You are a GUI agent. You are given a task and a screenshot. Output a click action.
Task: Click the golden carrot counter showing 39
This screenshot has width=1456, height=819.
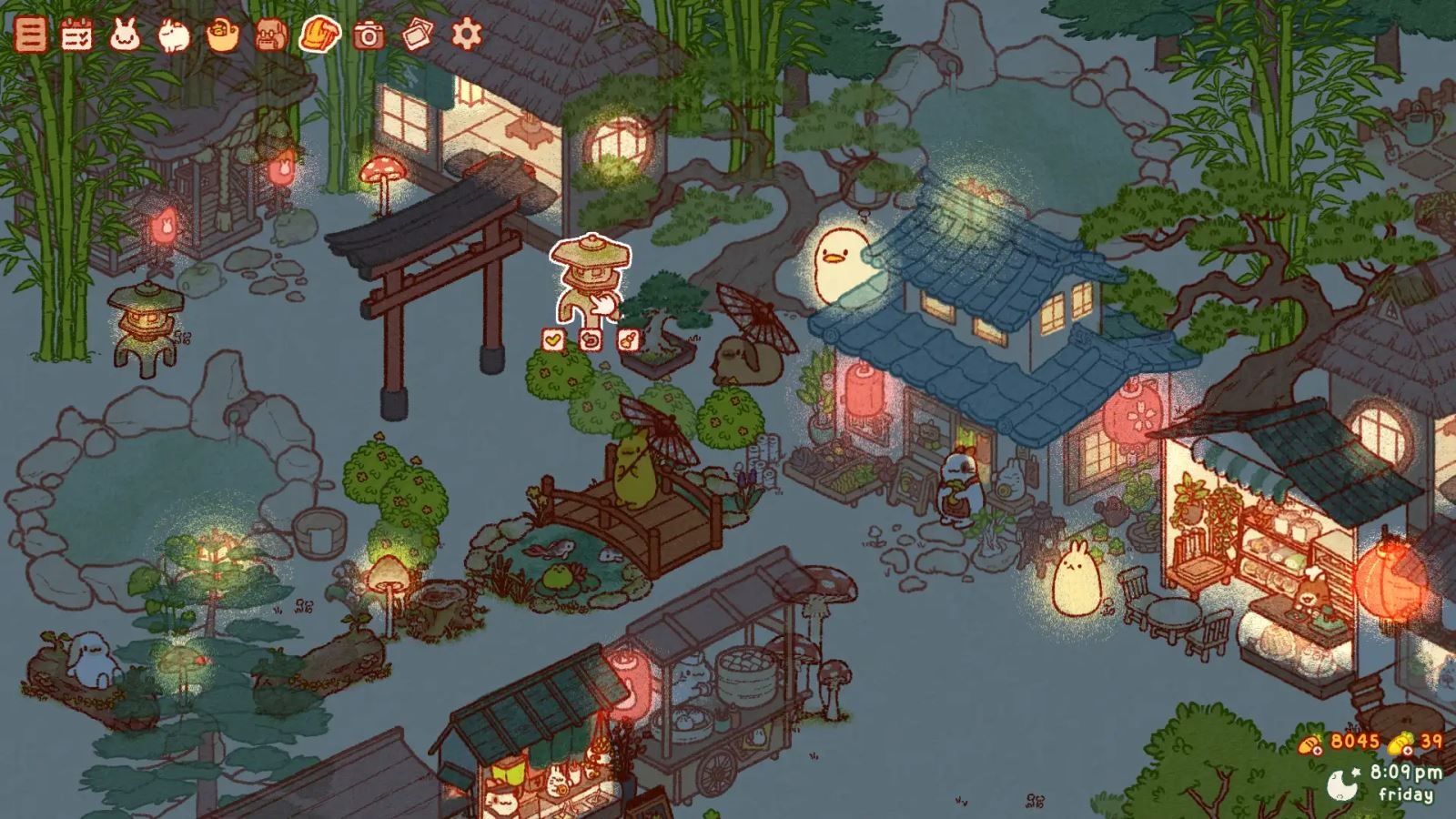pyautogui.click(x=1413, y=742)
